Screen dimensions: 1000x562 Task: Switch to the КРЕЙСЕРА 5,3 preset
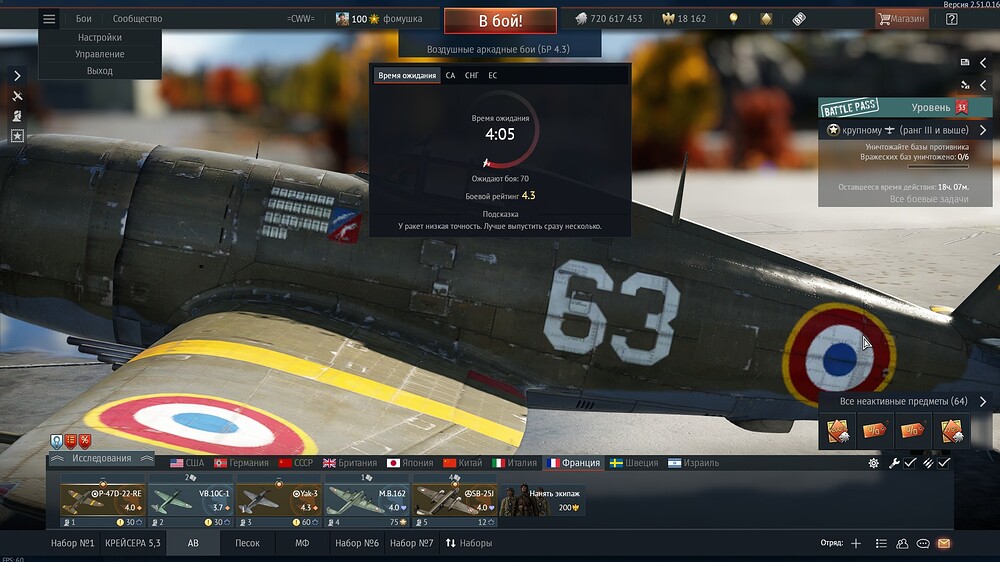pos(133,543)
